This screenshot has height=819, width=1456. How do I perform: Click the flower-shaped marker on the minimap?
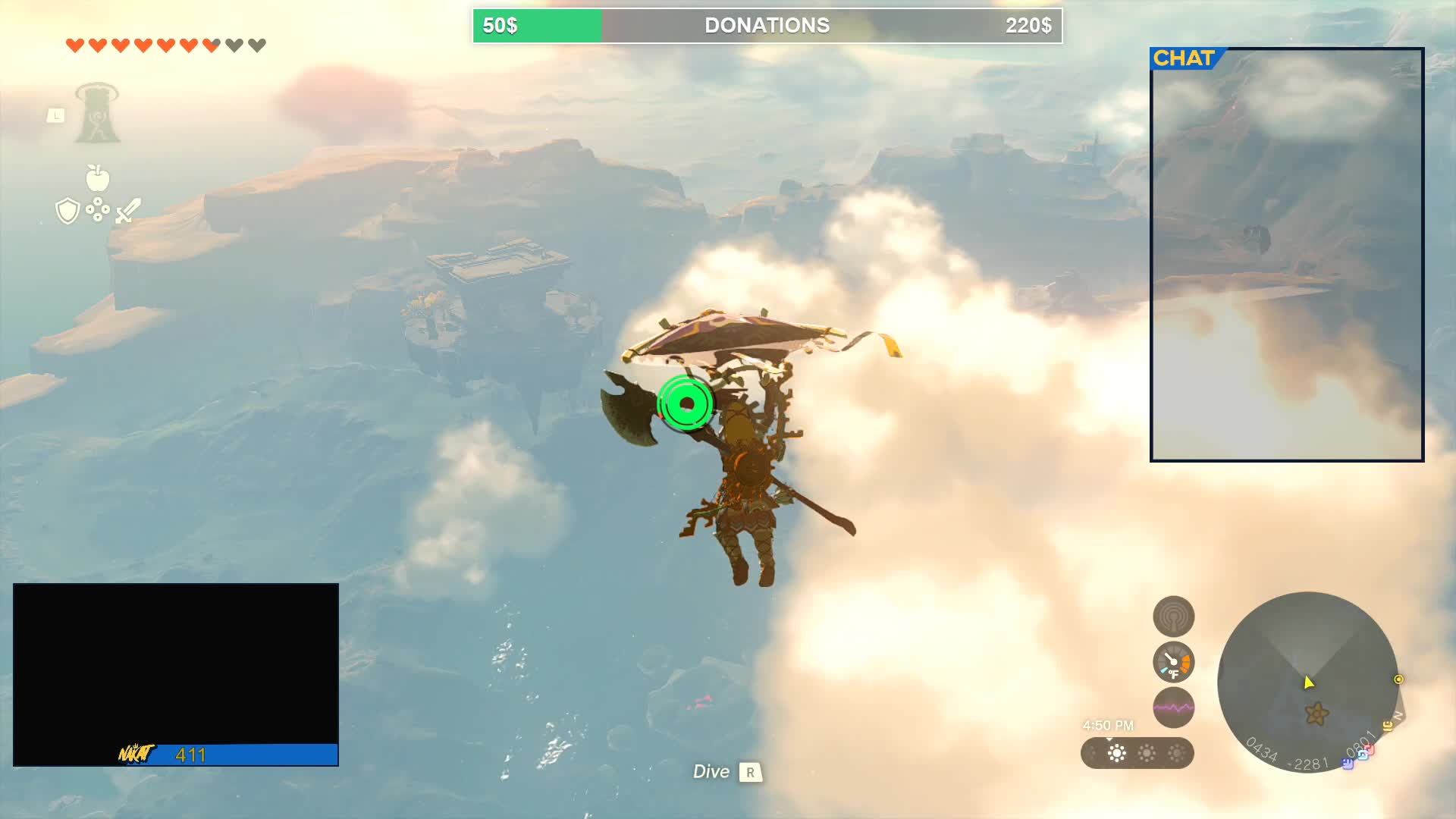tap(1316, 714)
